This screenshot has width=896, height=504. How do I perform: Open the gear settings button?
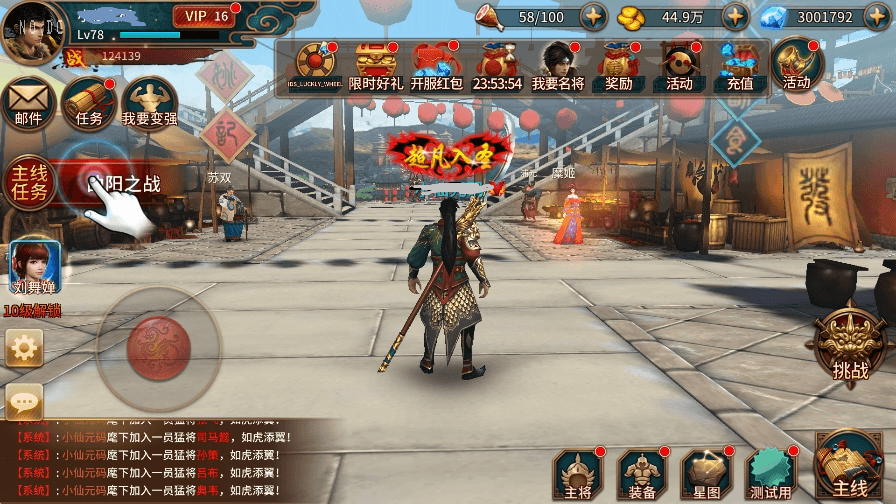[24, 348]
